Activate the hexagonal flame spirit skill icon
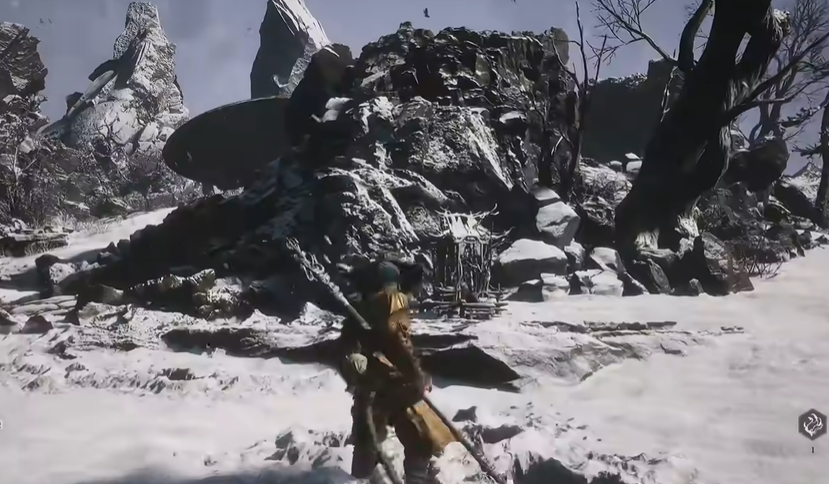The width and height of the screenshot is (829, 484). pos(812,424)
